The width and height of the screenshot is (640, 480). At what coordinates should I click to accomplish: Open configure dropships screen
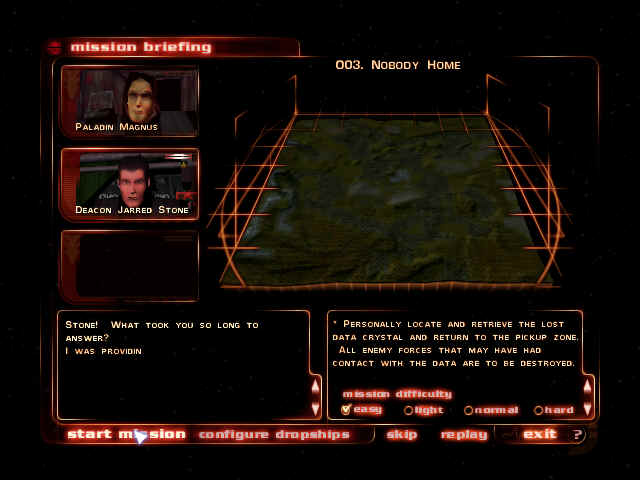point(274,434)
